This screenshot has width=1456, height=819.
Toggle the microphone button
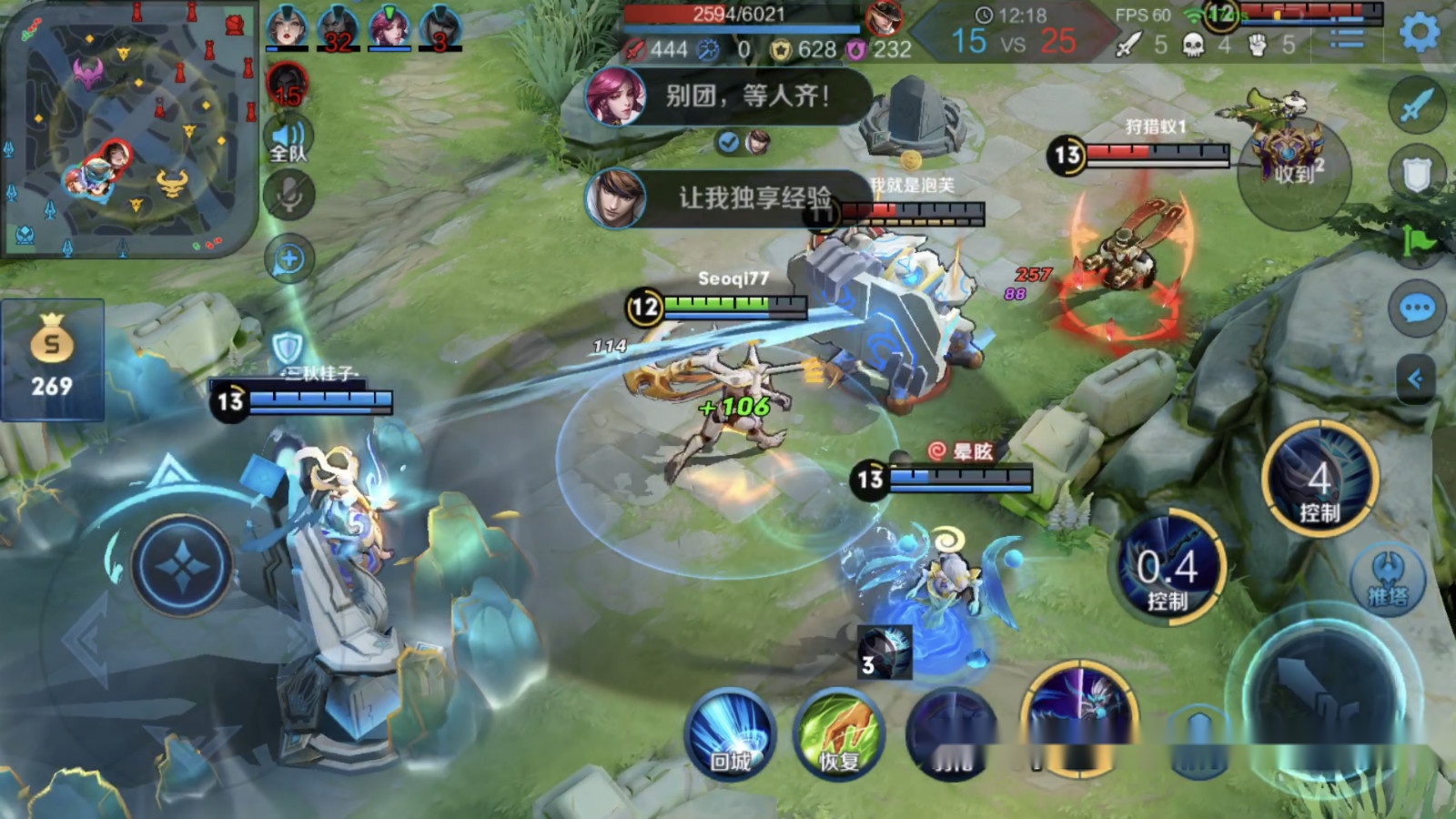pyautogui.click(x=289, y=196)
